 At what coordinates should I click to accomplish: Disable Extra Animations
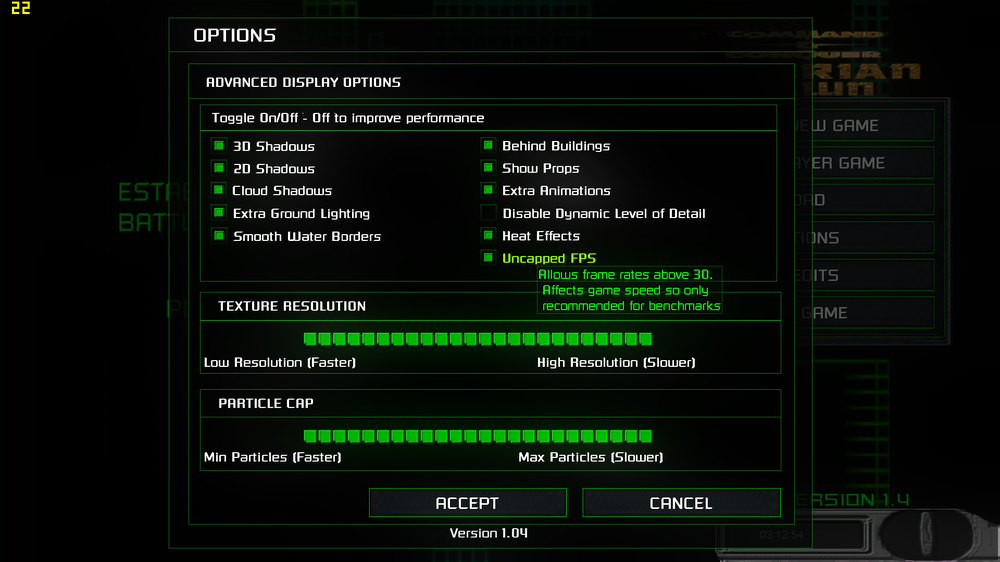(488, 190)
